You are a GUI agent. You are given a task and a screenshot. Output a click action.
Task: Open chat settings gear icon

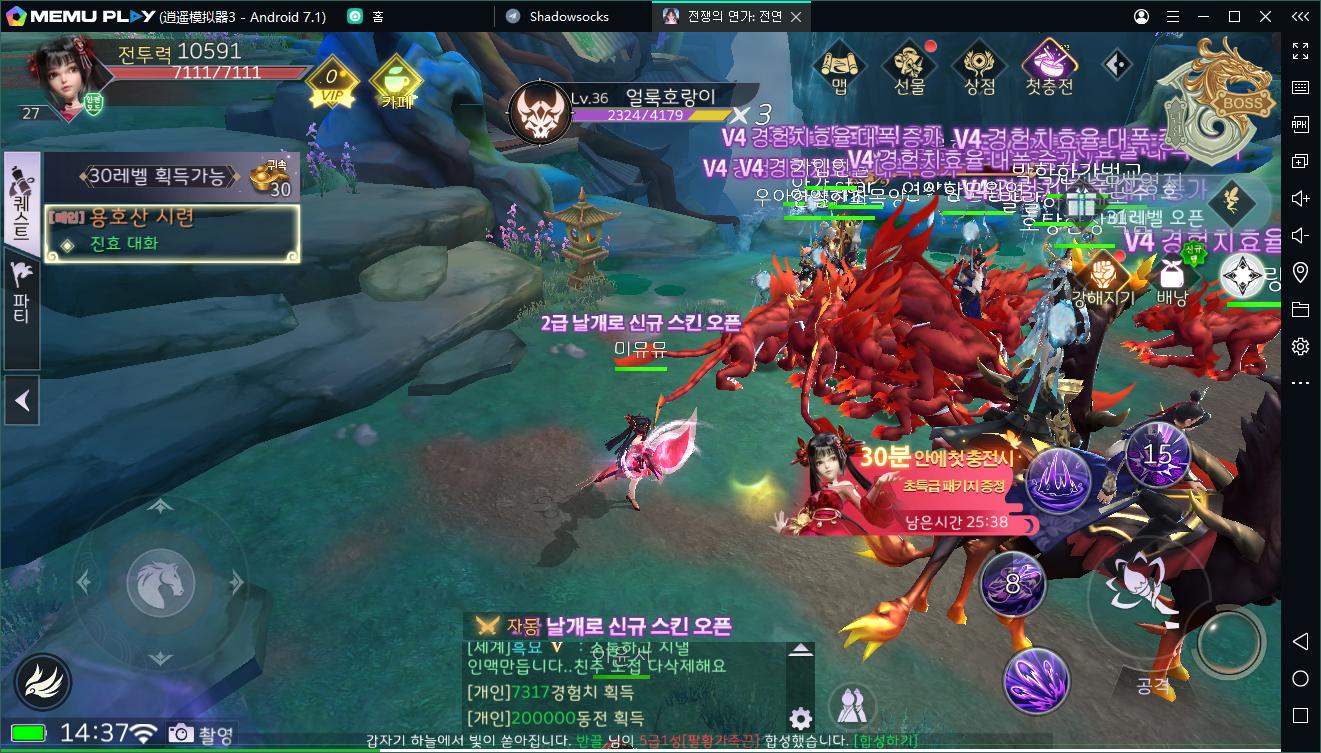click(x=799, y=718)
